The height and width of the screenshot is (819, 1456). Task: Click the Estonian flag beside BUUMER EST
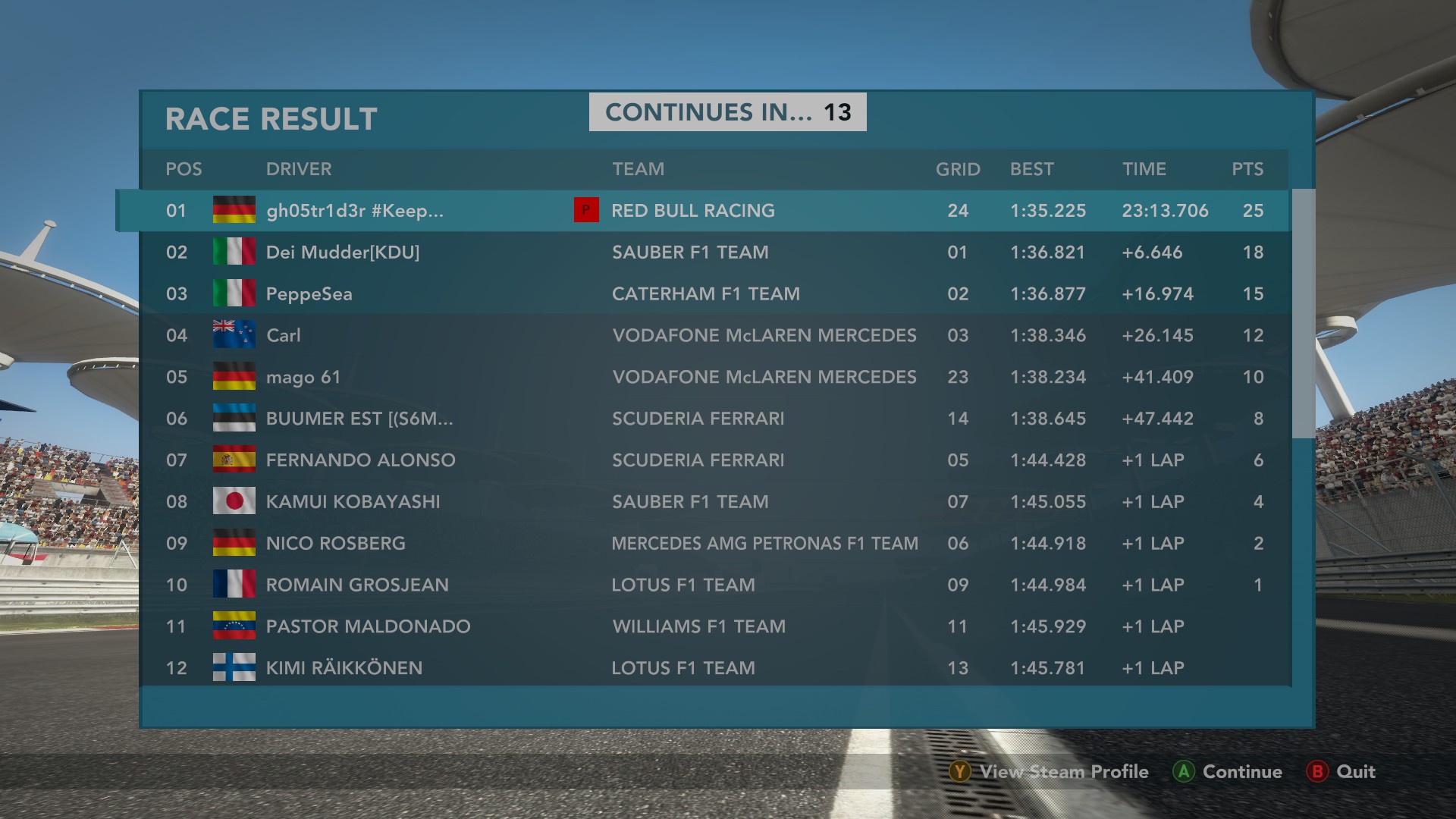coord(234,418)
